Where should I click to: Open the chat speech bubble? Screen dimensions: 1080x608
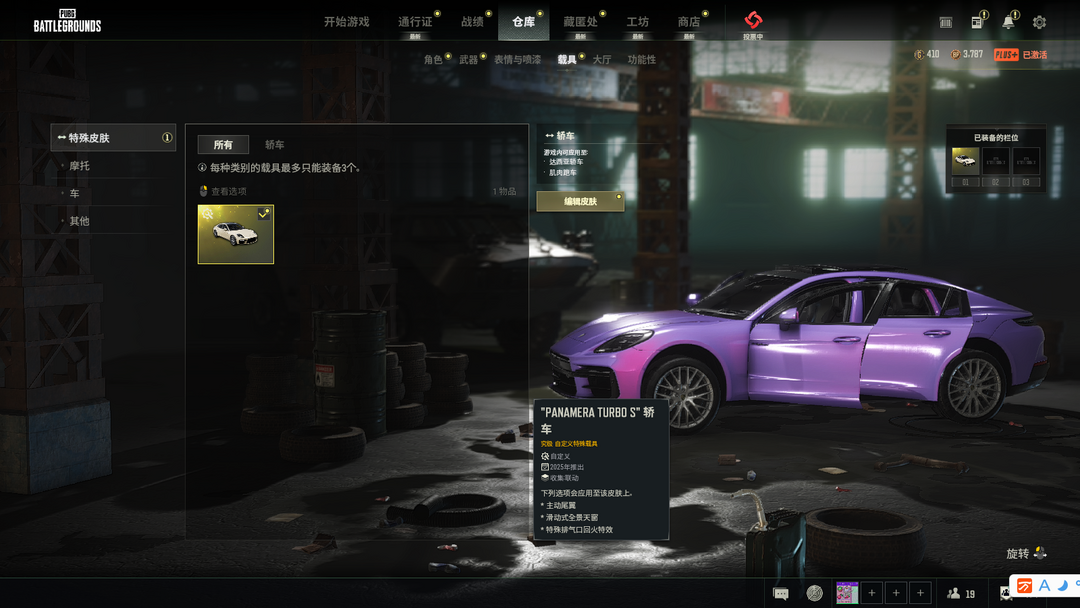coord(781,593)
